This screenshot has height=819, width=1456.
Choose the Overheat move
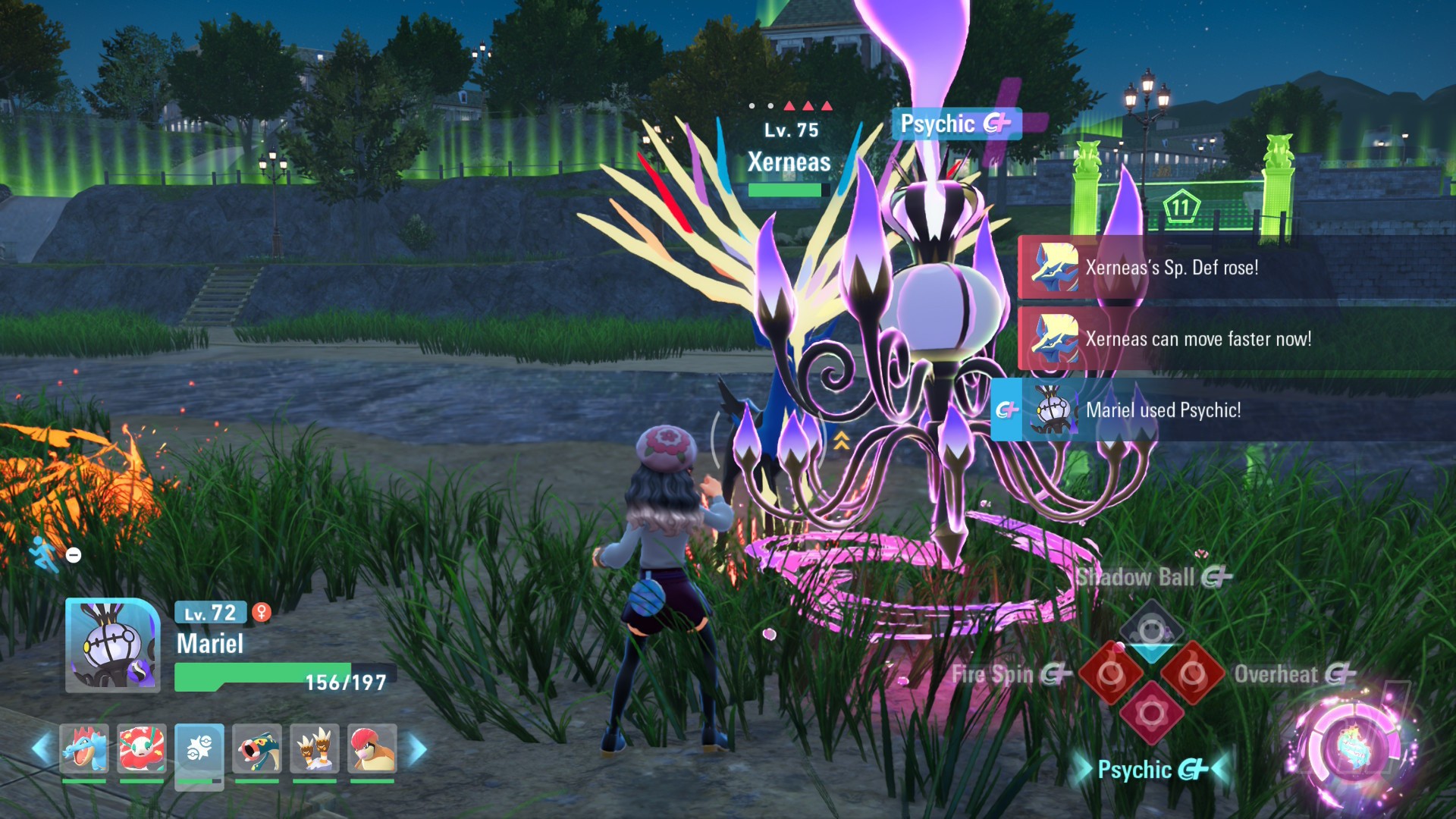click(1193, 673)
